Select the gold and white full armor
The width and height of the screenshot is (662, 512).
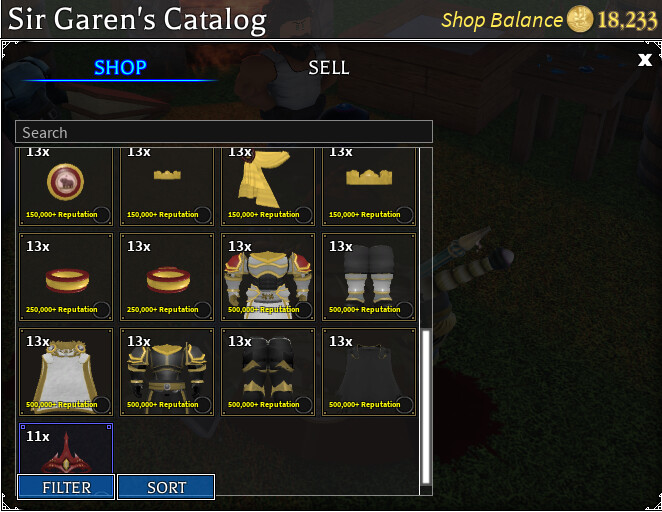pyautogui.click(x=268, y=277)
